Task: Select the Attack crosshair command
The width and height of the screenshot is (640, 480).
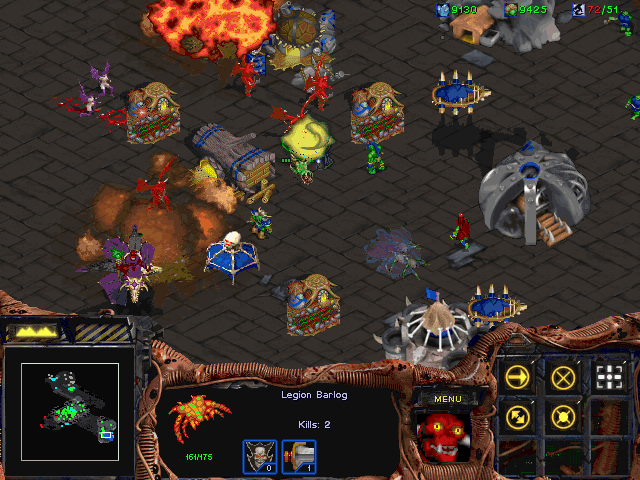Action: 609,377
